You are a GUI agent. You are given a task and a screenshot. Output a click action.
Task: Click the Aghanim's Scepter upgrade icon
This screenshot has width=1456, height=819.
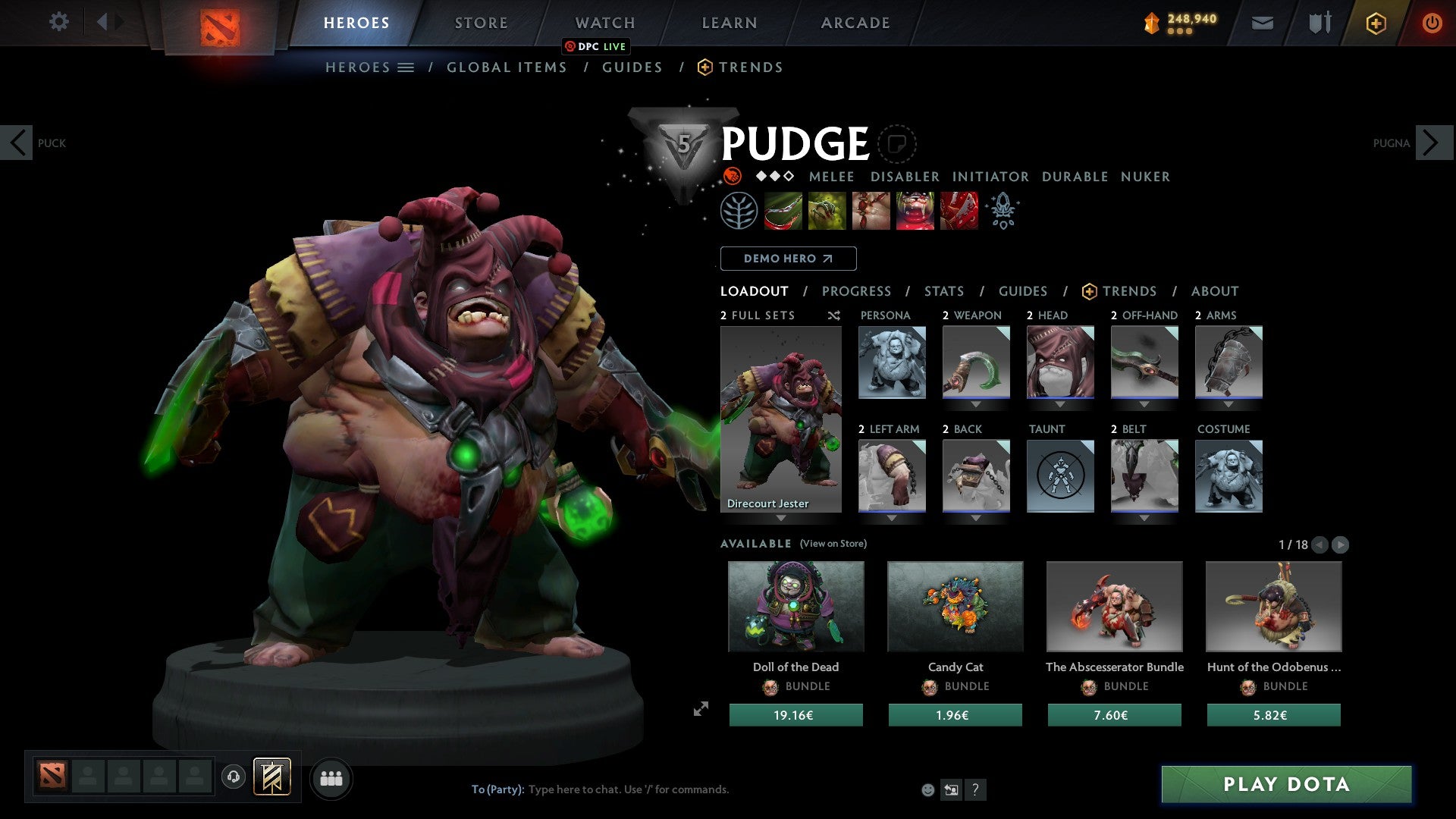[1003, 211]
